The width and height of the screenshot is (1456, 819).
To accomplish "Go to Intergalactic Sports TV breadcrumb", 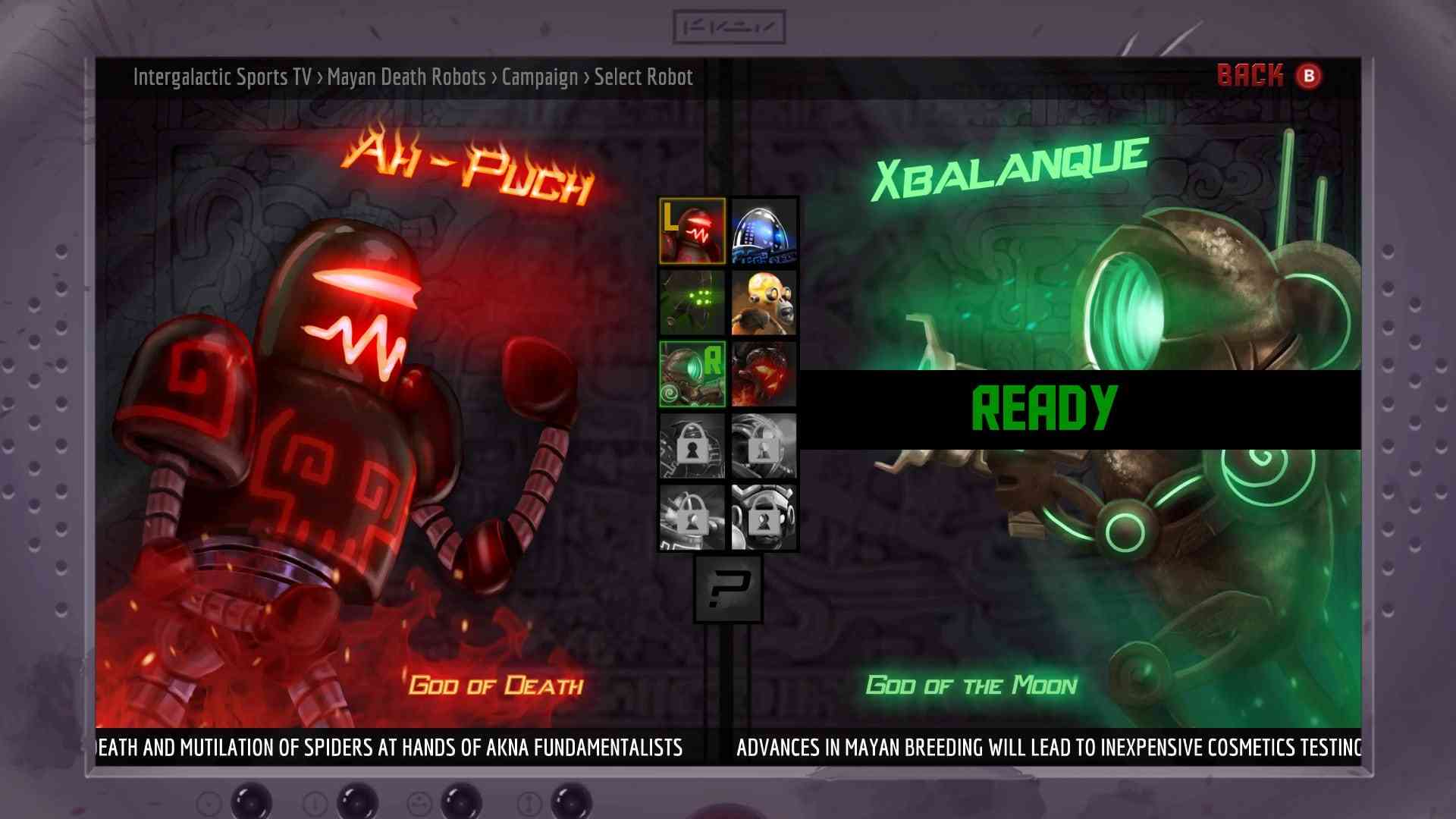I will pos(222,77).
